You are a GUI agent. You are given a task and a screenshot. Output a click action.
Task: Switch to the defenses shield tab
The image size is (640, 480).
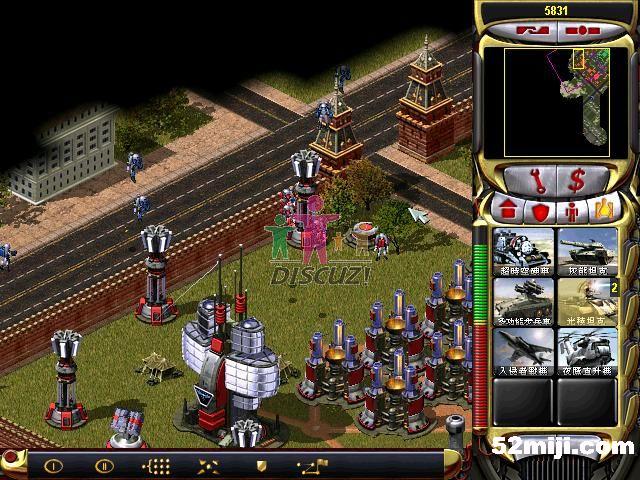pos(540,210)
